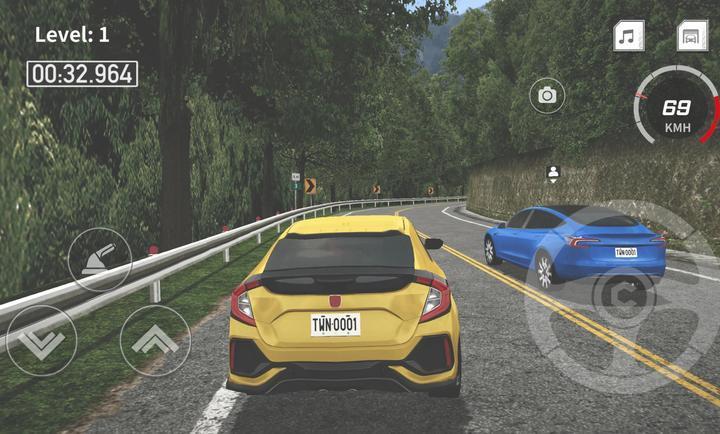Hit the up-arrow accelerator pedal
Image resolution: width=720 pixels, height=434 pixels.
(155, 340)
